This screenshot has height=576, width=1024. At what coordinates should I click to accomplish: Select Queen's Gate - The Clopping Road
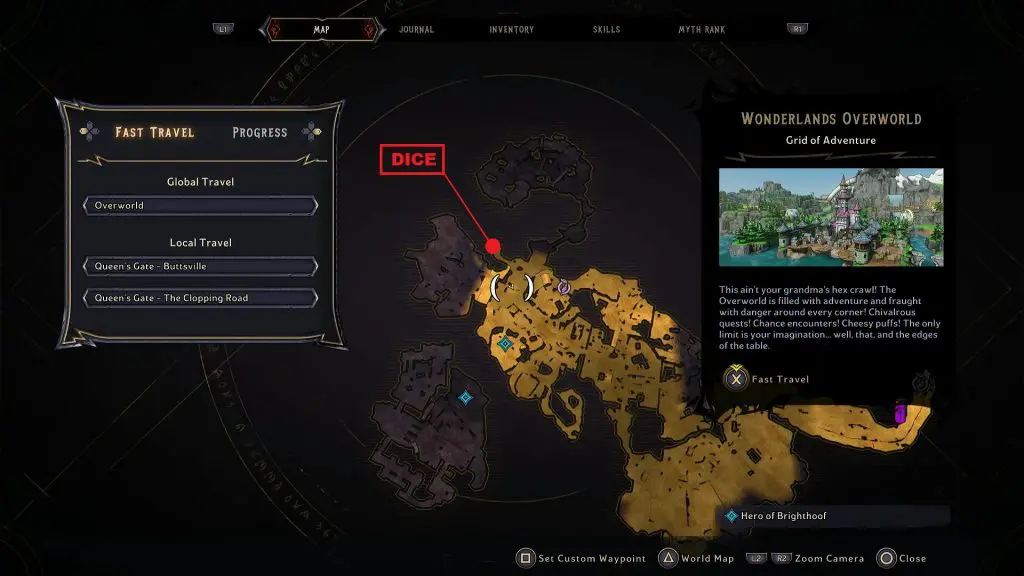click(201, 298)
